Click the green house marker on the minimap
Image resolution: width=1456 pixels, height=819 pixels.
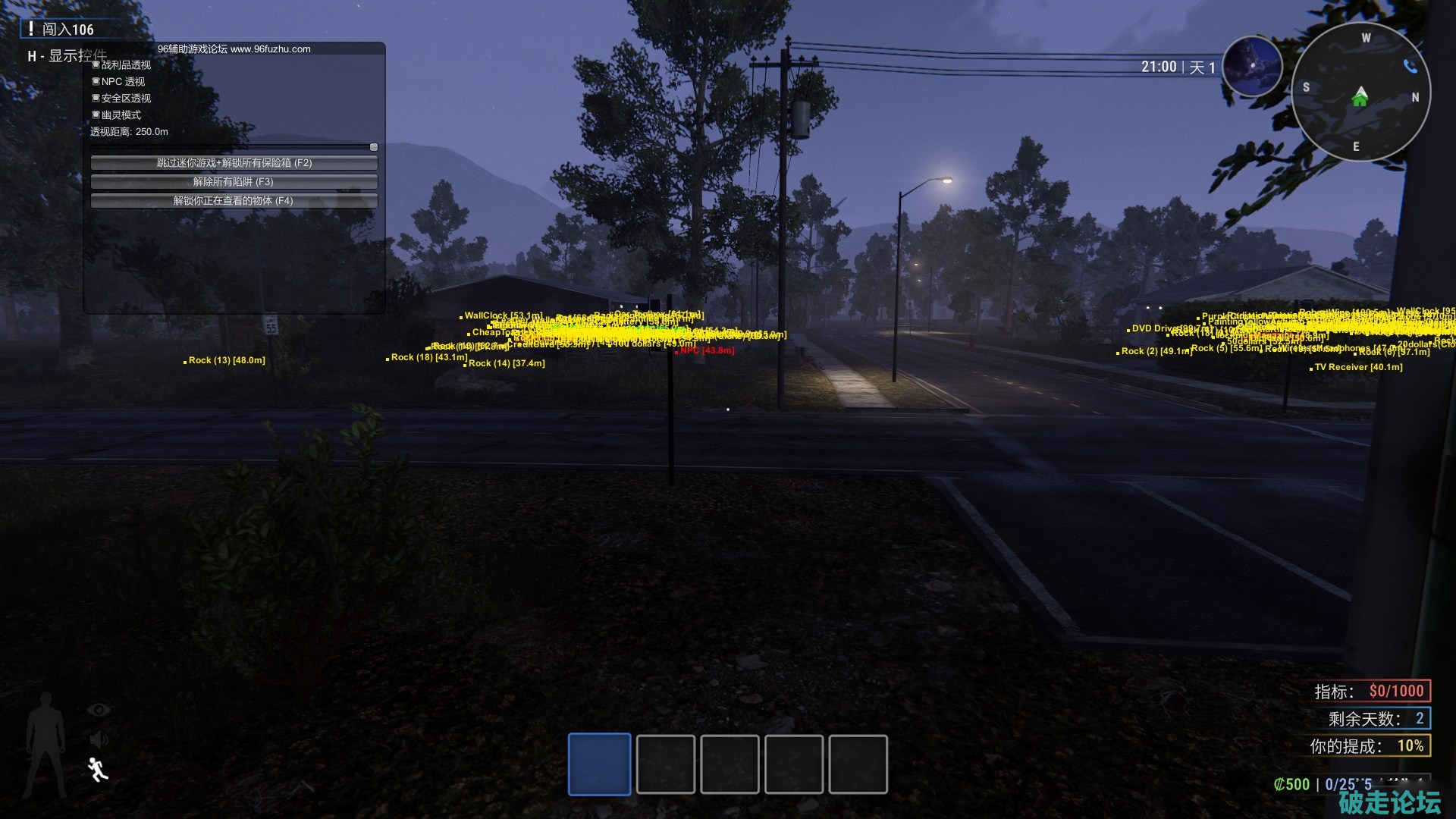1360,97
